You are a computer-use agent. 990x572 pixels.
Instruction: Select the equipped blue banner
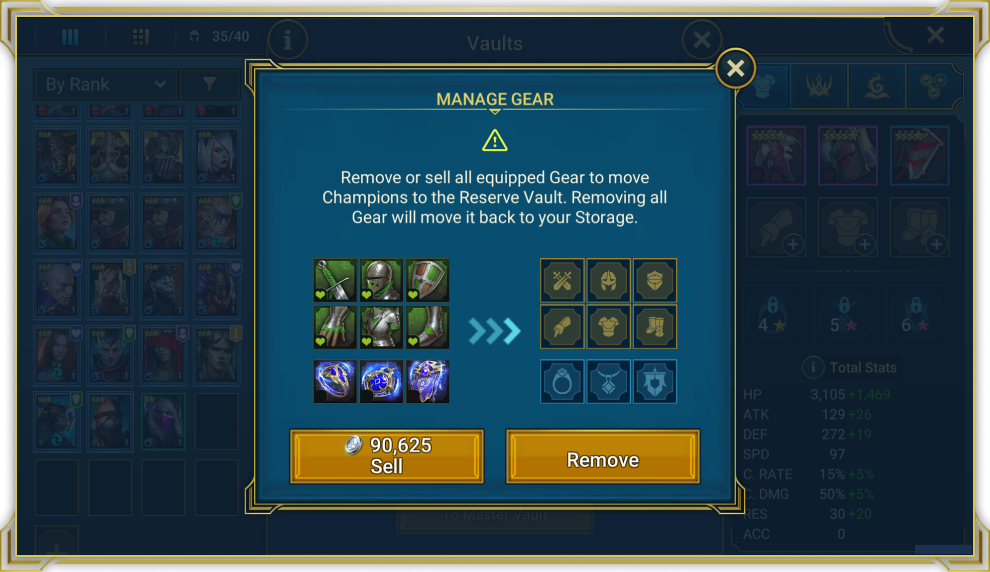point(427,381)
